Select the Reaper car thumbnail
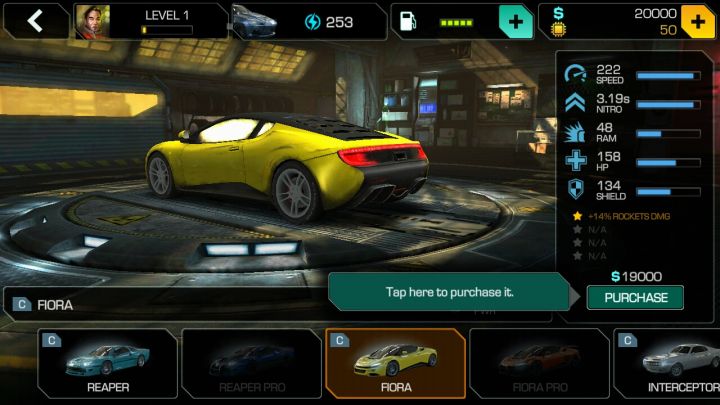This screenshot has width=720, height=405. coord(107,363)
